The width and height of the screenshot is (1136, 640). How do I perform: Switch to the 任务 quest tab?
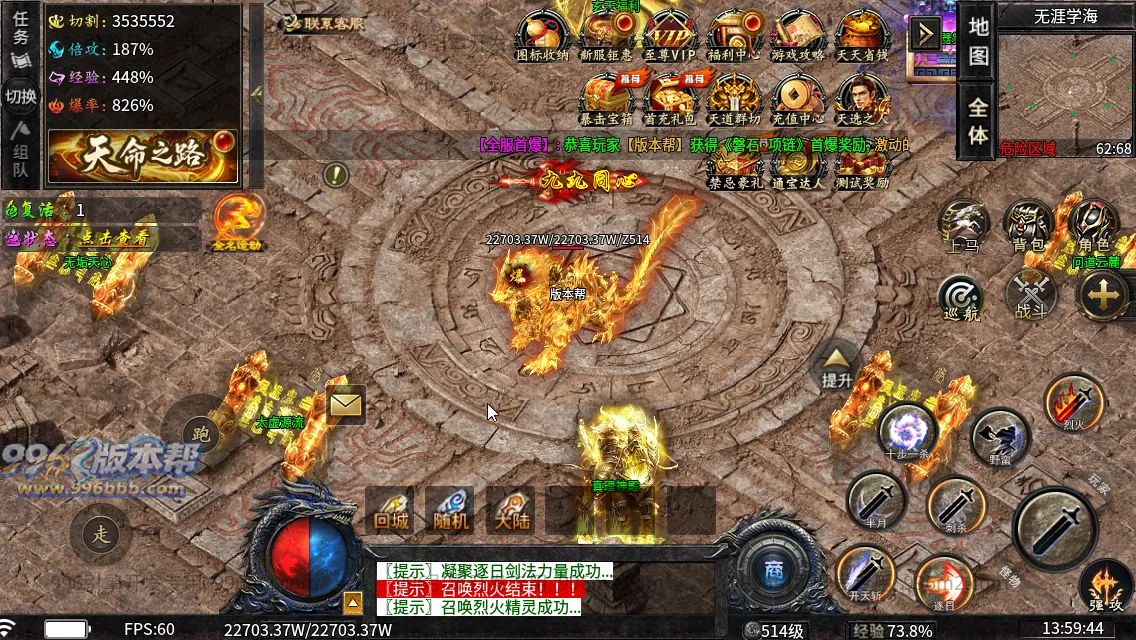pyautogui.click(x=21, y=29)
